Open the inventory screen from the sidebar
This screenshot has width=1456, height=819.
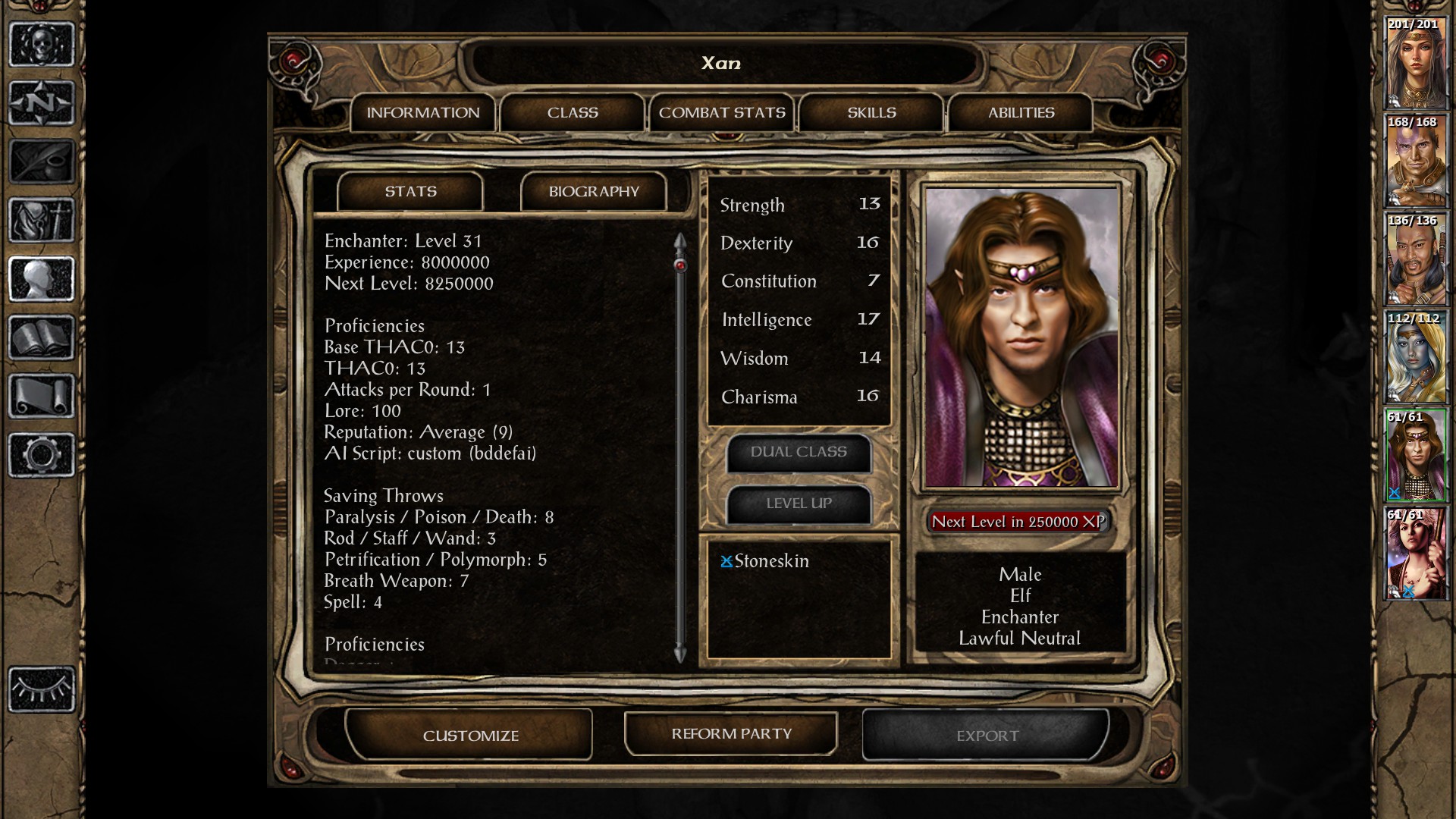tap(42, 218)
